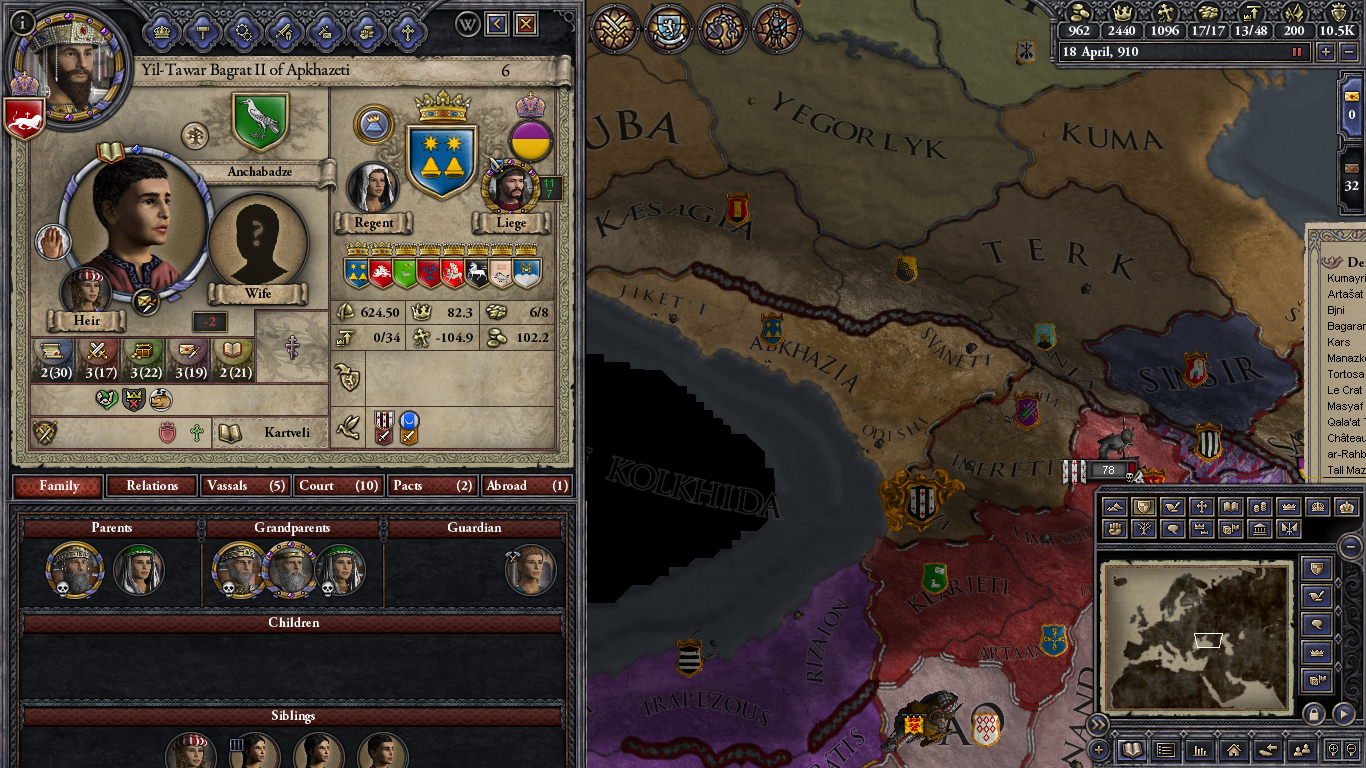Image resolution: width=1366 pixels, height=768 pixels.
Task: Collapse the minimap toolbar with the double-arrow
Action: coord(1097,722)
